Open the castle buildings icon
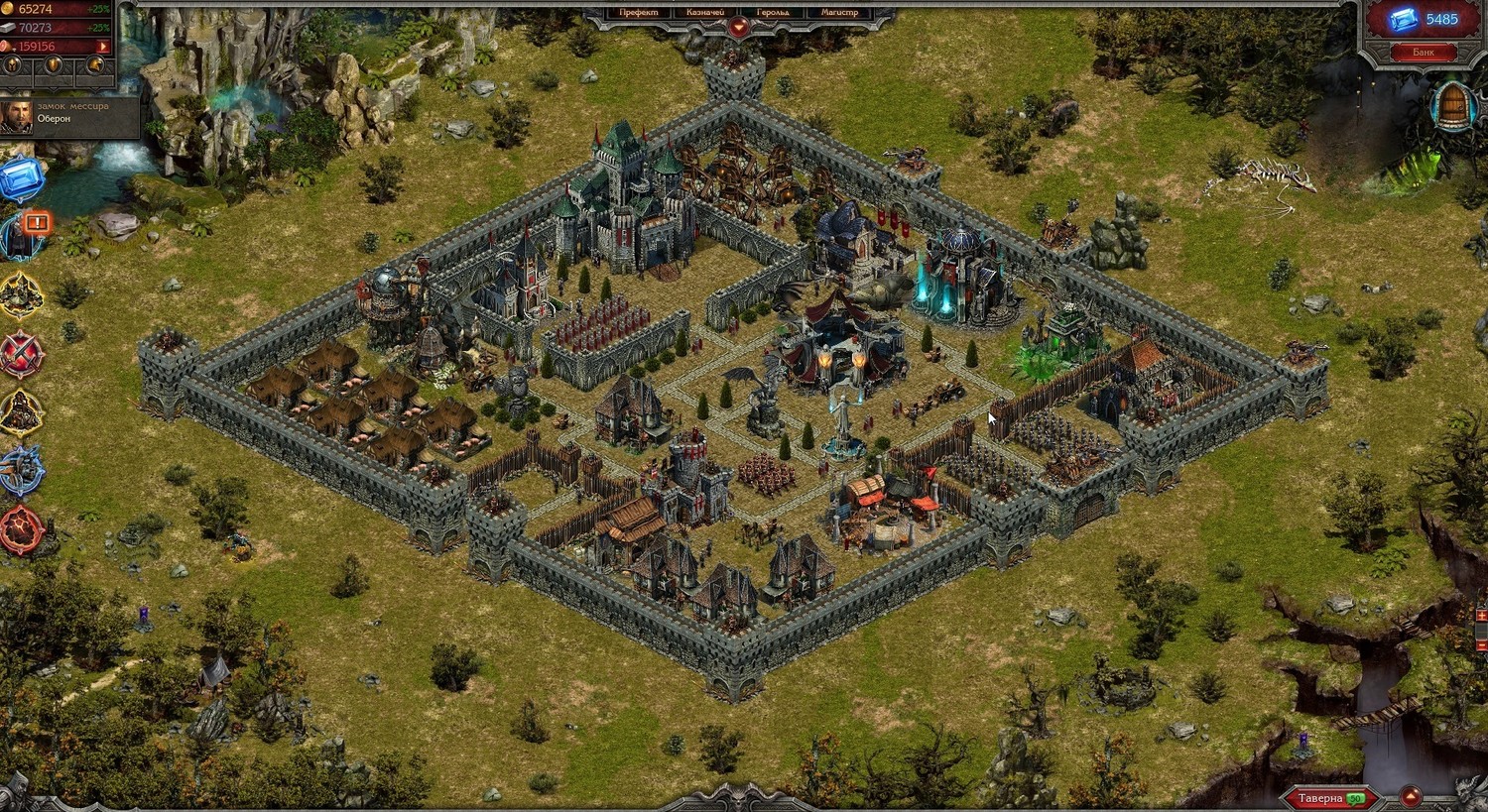1488x812 pixels. pyautogui.click(x=20, y=294)
